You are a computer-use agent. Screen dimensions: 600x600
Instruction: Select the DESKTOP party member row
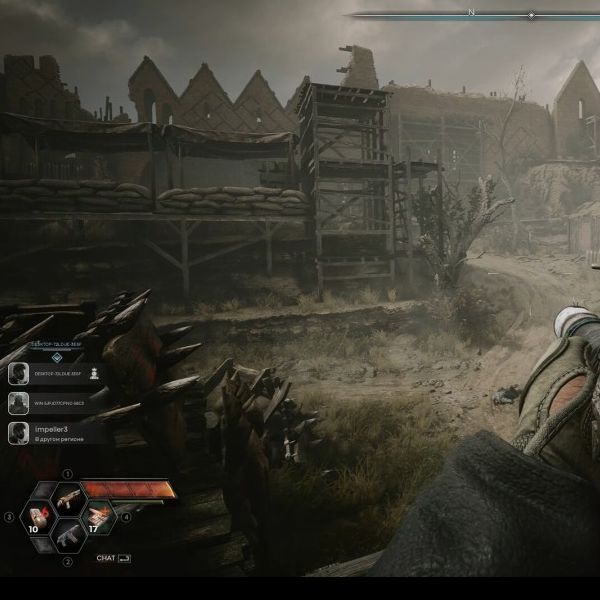(58, 373)
